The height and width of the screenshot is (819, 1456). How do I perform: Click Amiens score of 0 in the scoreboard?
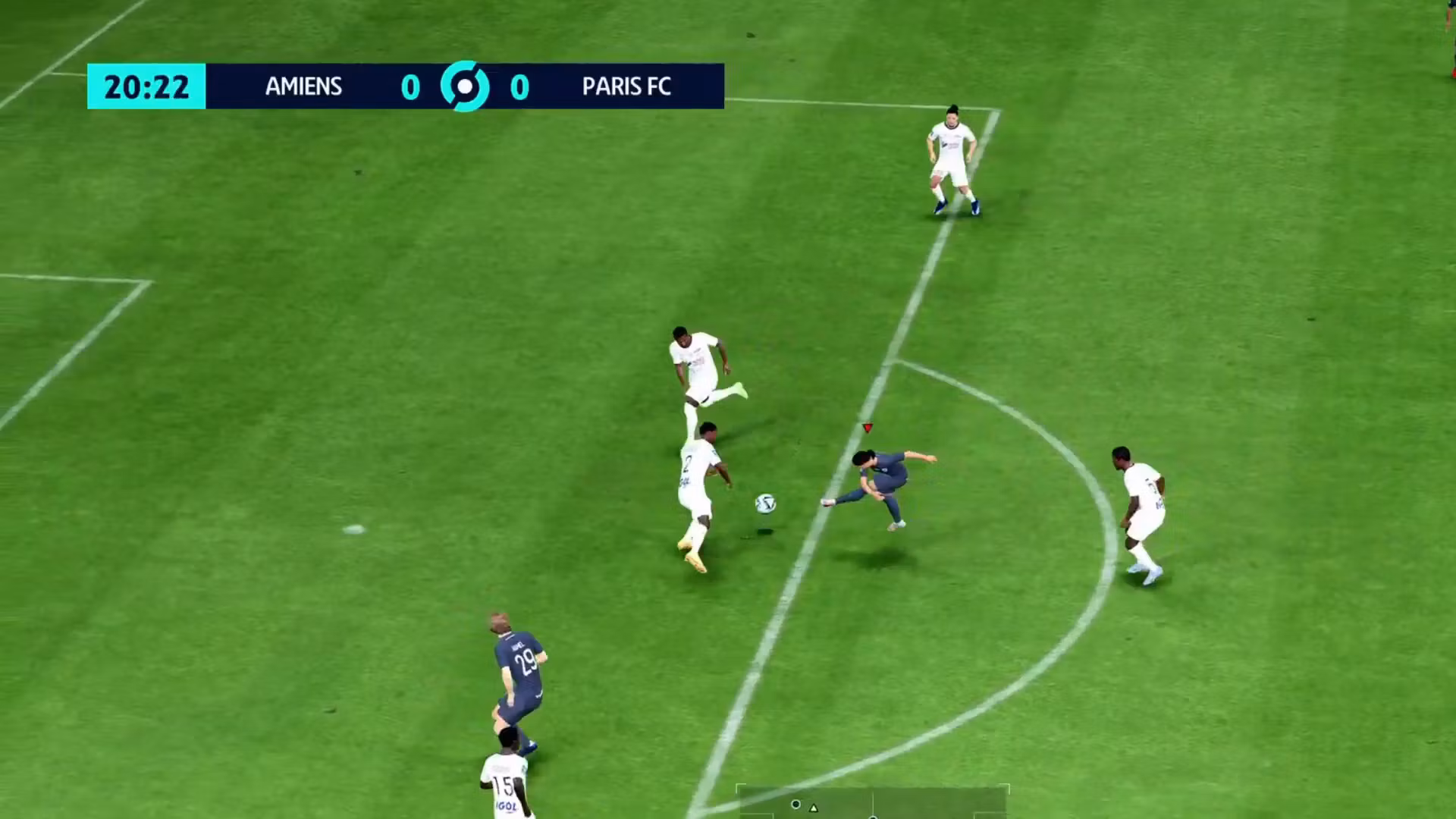[409, 86]
